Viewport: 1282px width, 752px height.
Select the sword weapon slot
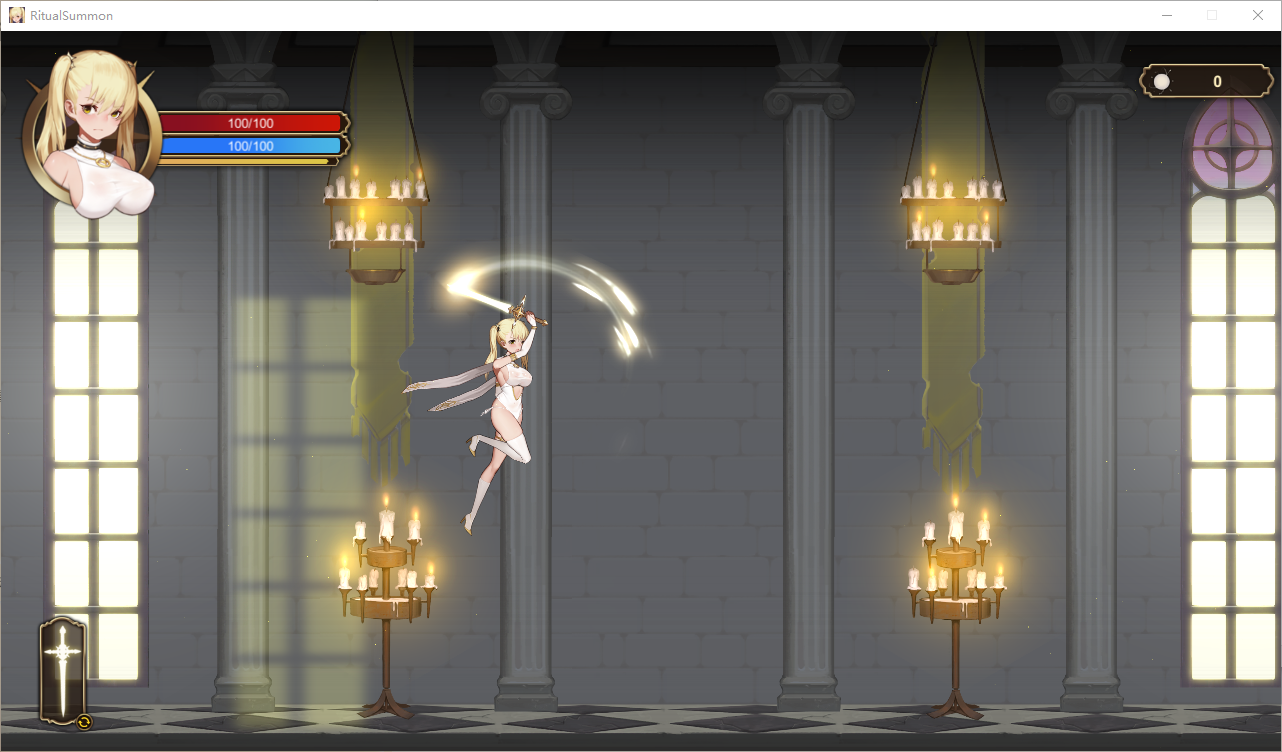(63, 668)
